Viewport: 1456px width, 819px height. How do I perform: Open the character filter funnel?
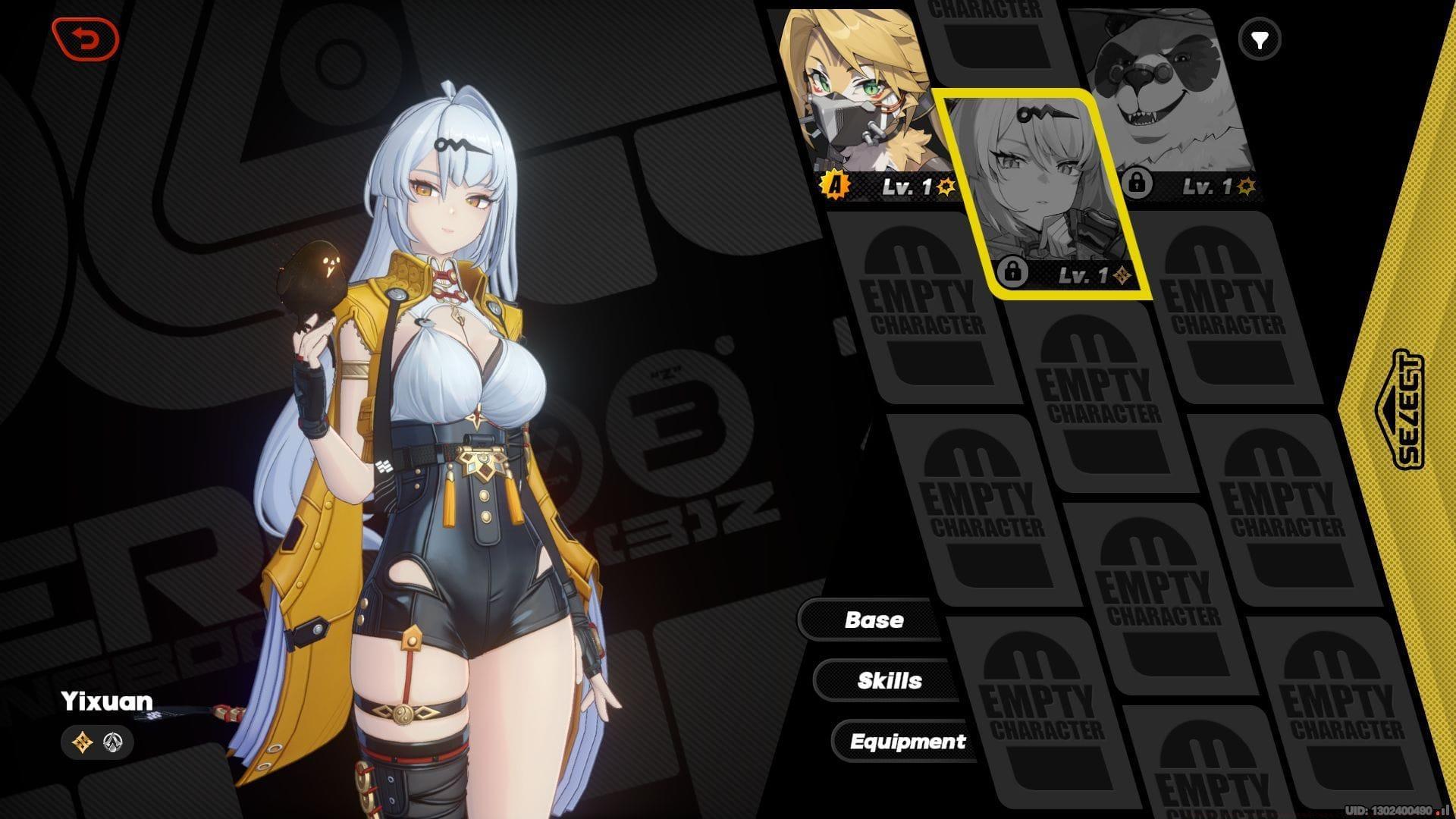tap(1260, 39)
